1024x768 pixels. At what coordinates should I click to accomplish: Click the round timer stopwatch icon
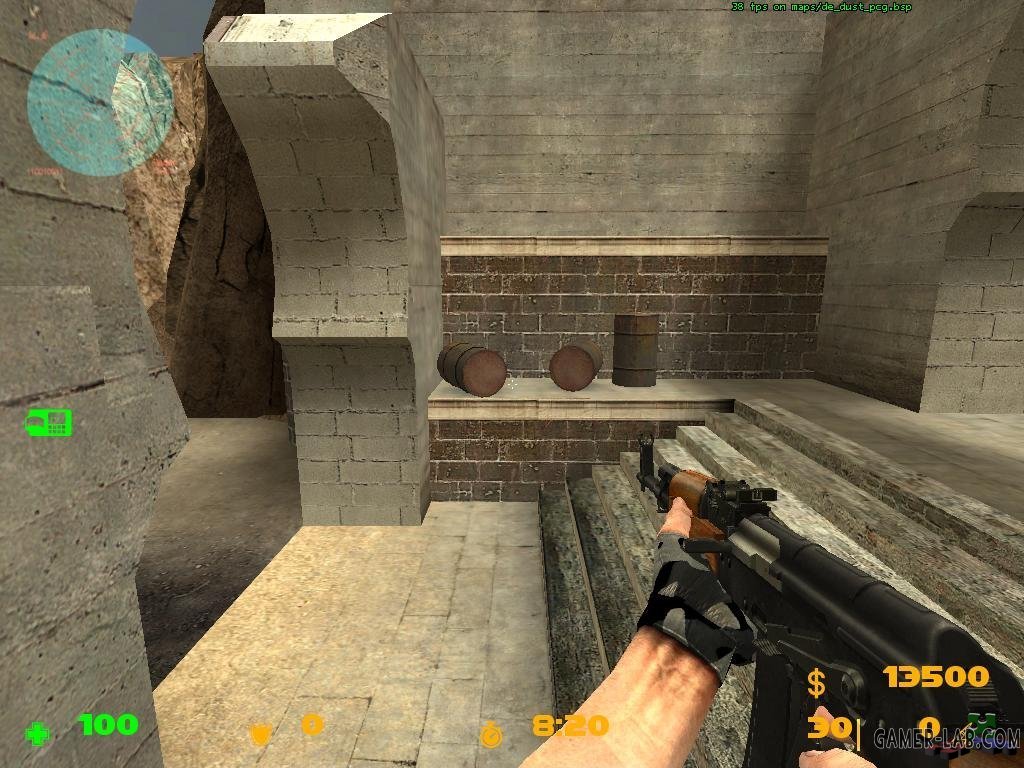pos(492,733)
